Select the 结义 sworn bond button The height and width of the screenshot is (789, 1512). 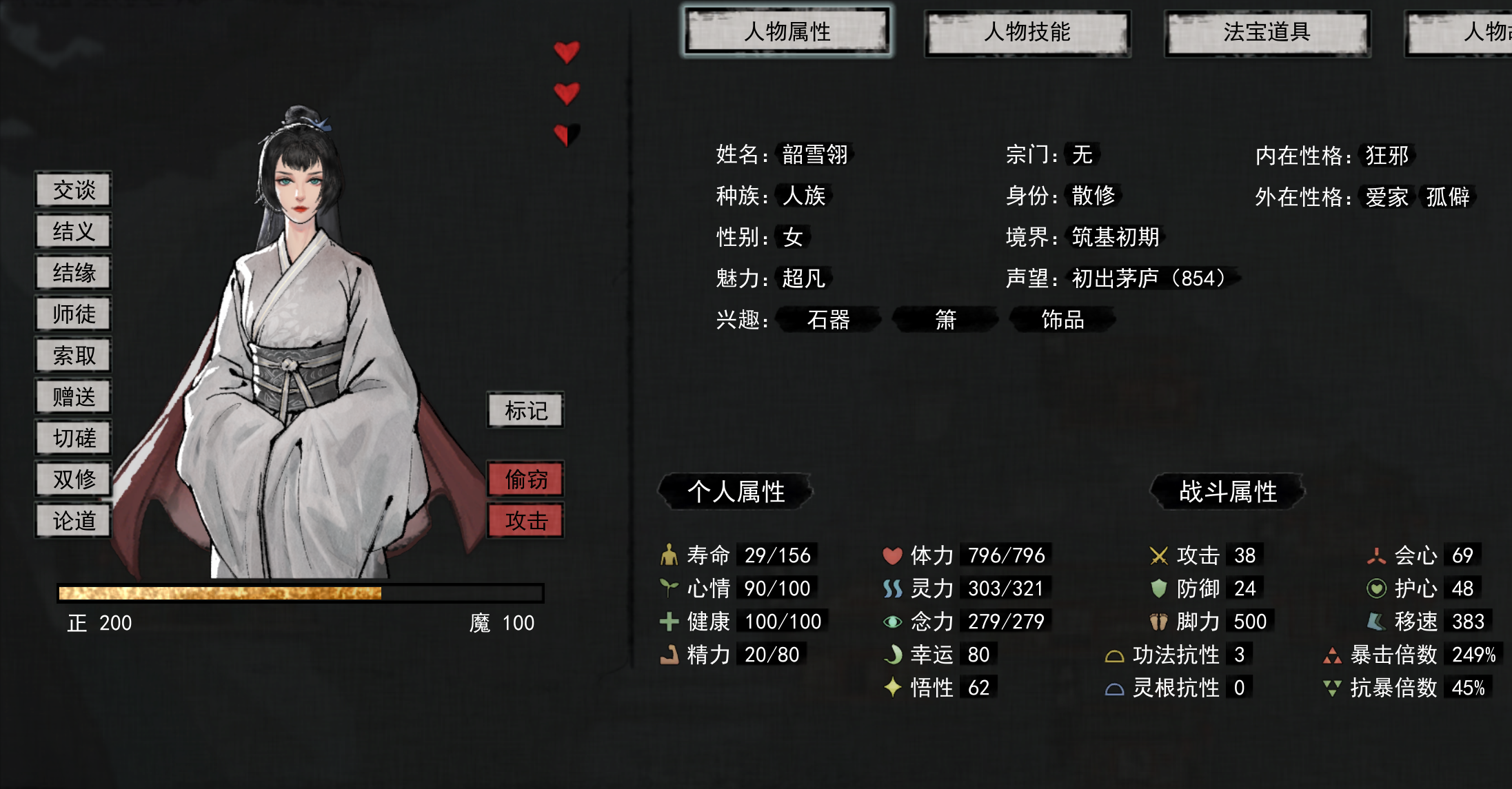74,232
